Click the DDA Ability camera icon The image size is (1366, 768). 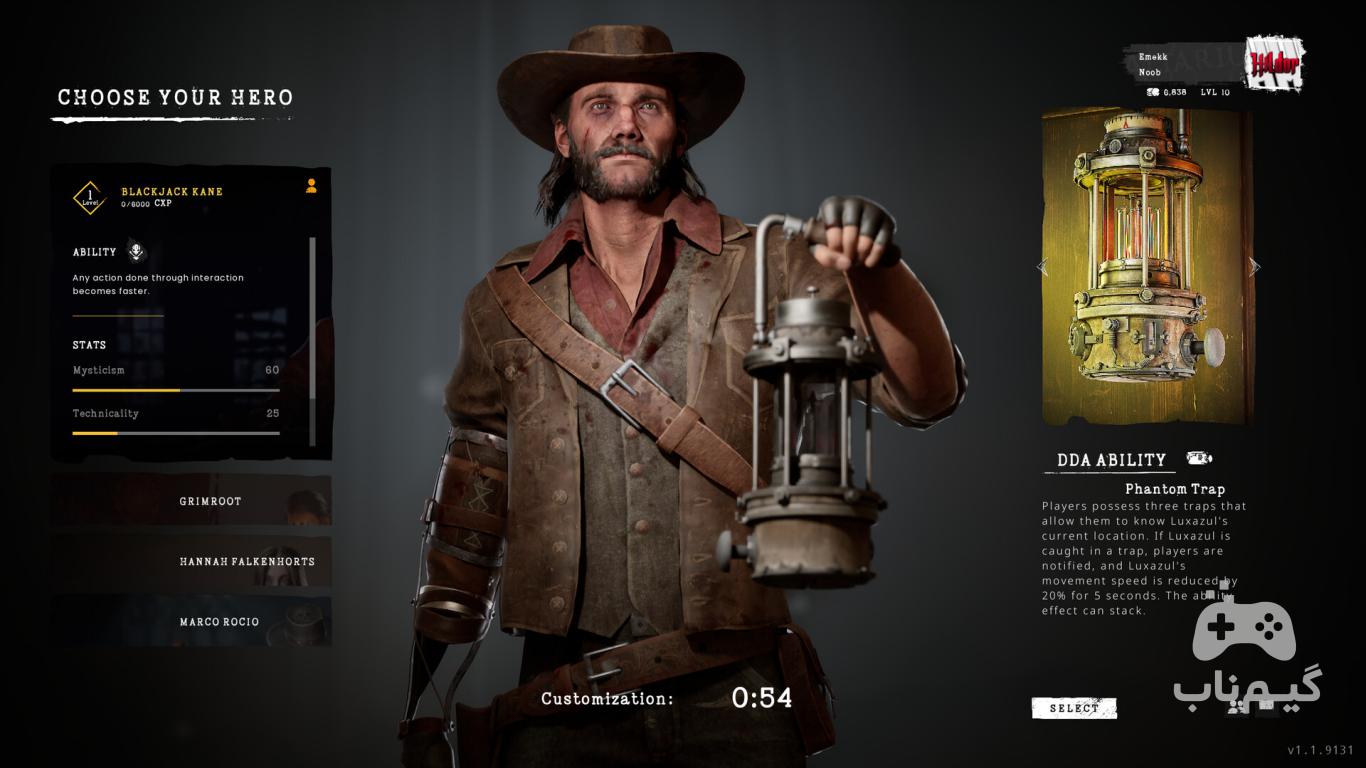coord(1199,459)
